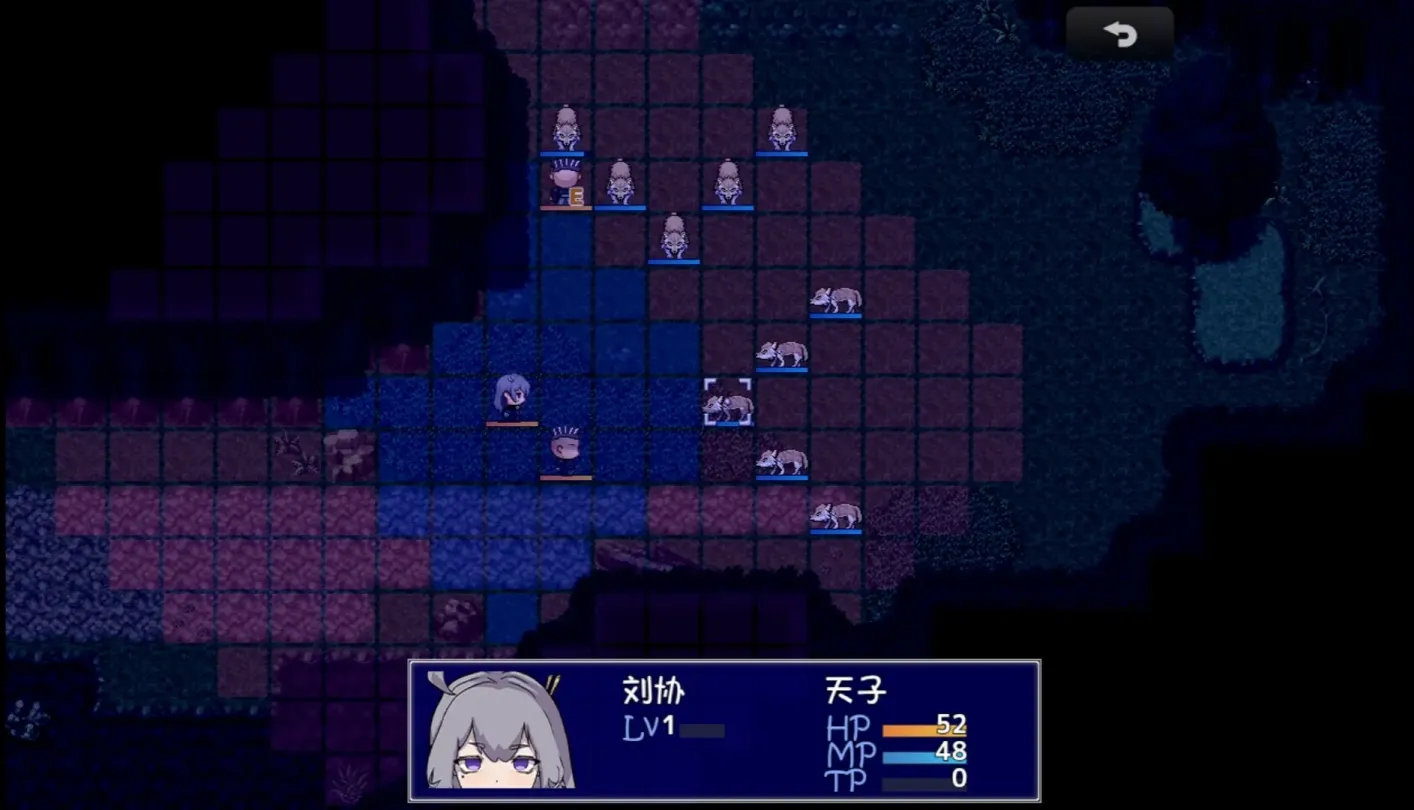Image resolution: width=1414 pixels, height=810 pixels.
Task: Select the topmost wolf enemy sprite
Action: coord(569,130)
